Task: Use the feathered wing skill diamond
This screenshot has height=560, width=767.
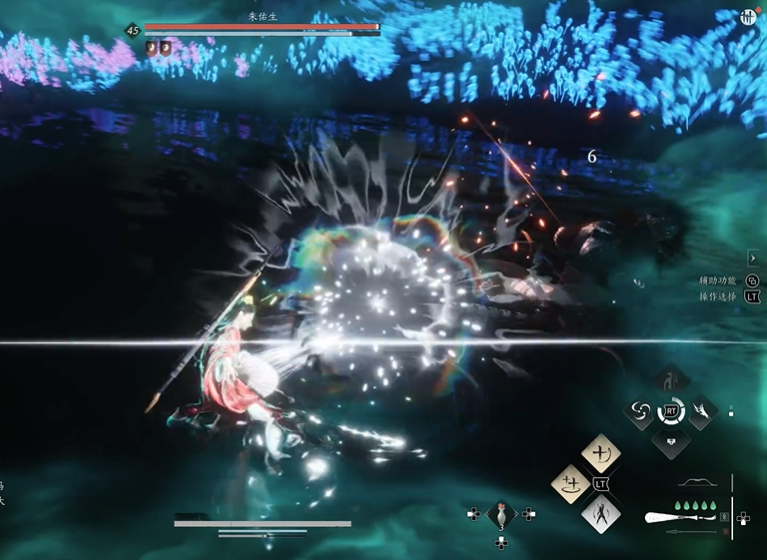Action: click(x=700, y=411)
